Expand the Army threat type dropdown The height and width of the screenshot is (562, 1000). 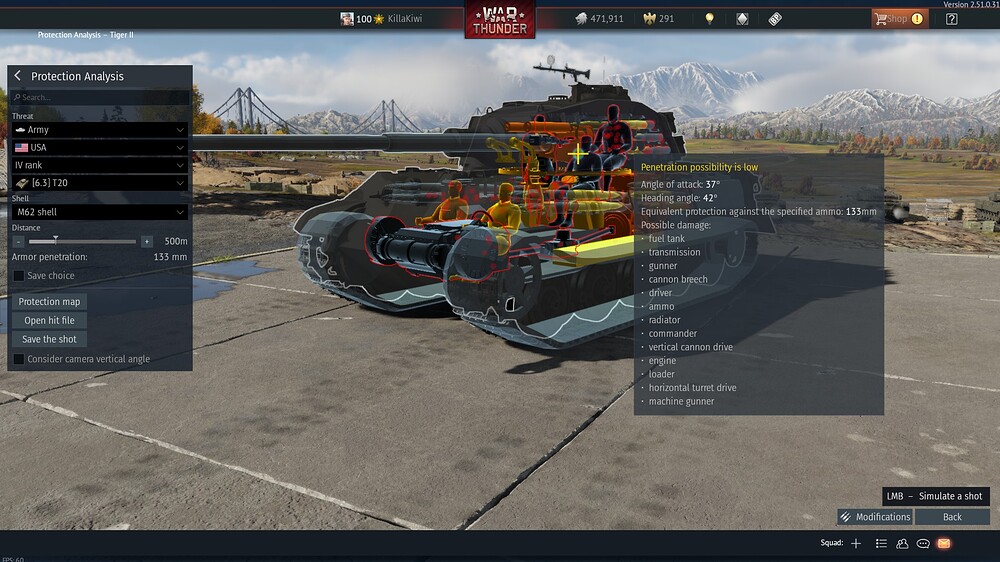pyautogui.click(x=99, y=130)
